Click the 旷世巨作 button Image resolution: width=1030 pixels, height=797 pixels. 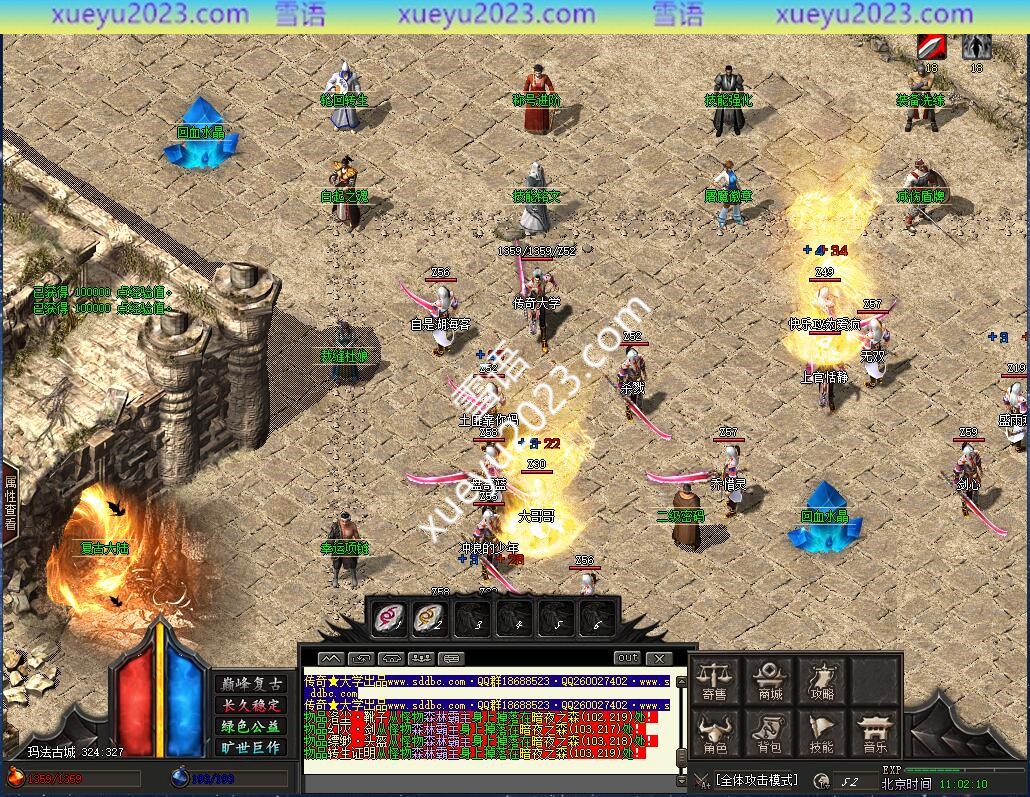click(x=251, y=747)
